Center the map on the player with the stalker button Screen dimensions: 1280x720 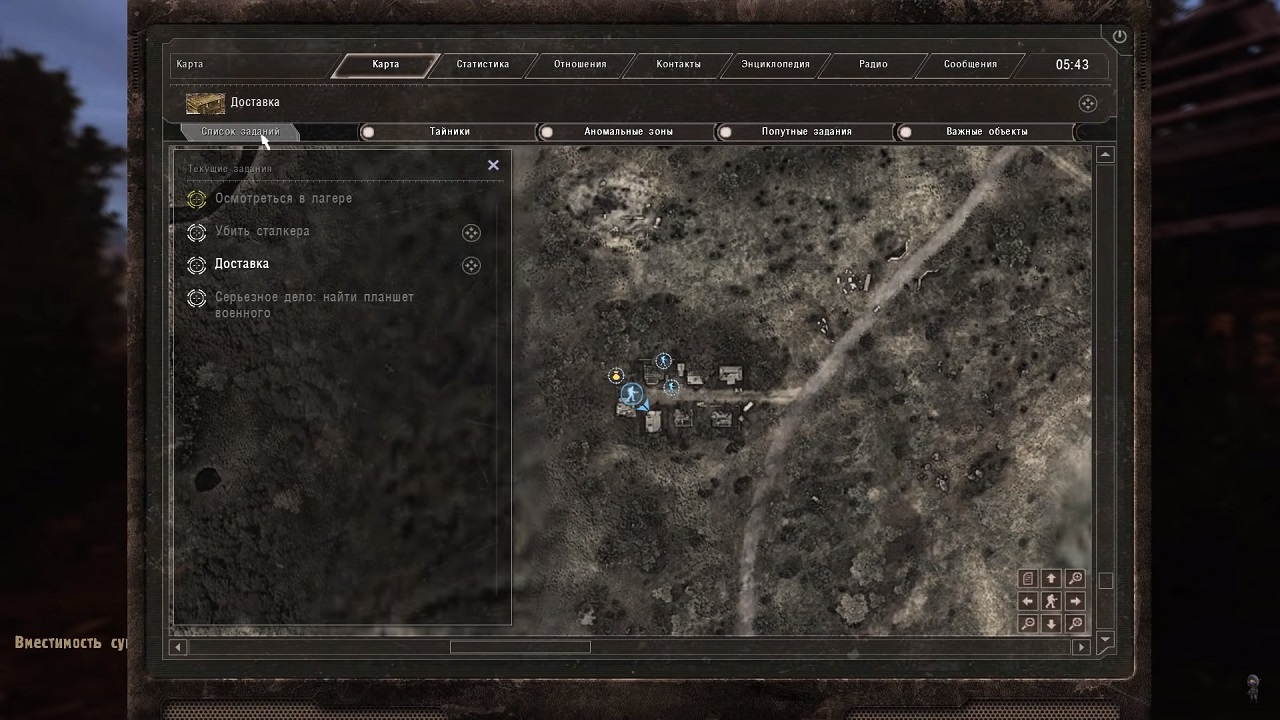tap(1051, 601)
